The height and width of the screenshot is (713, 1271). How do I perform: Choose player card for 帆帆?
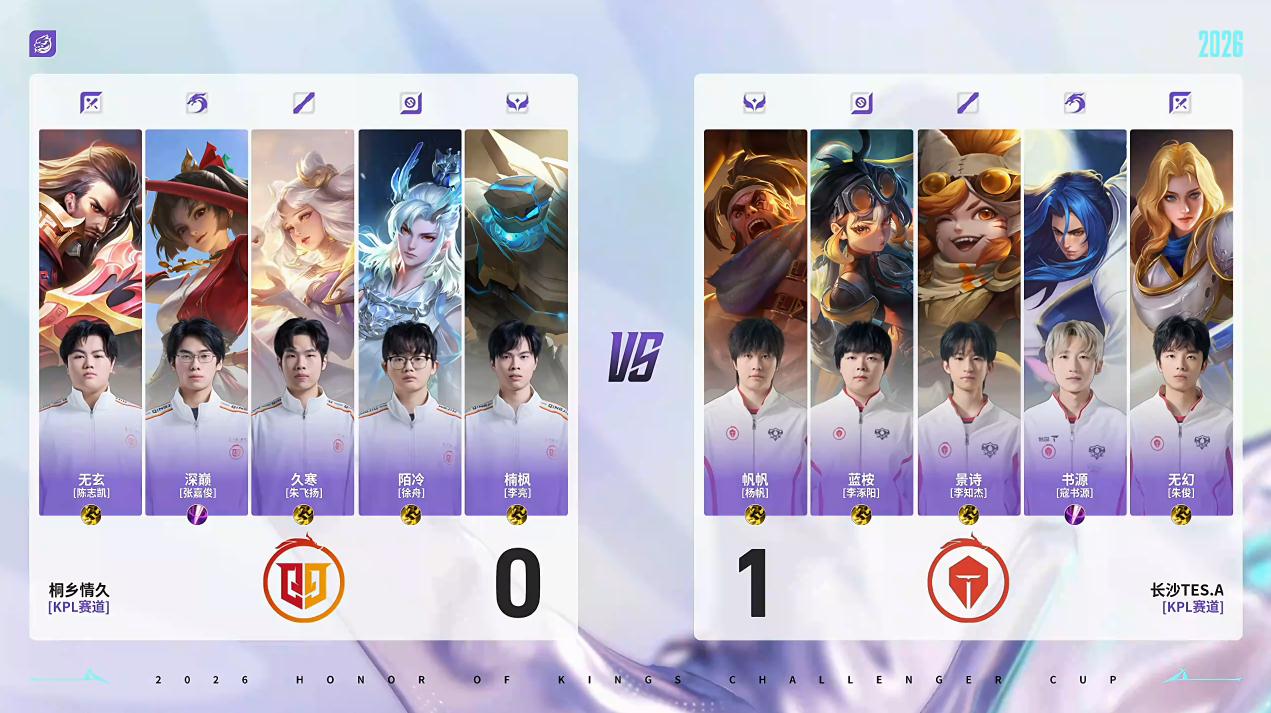(755, 322)
